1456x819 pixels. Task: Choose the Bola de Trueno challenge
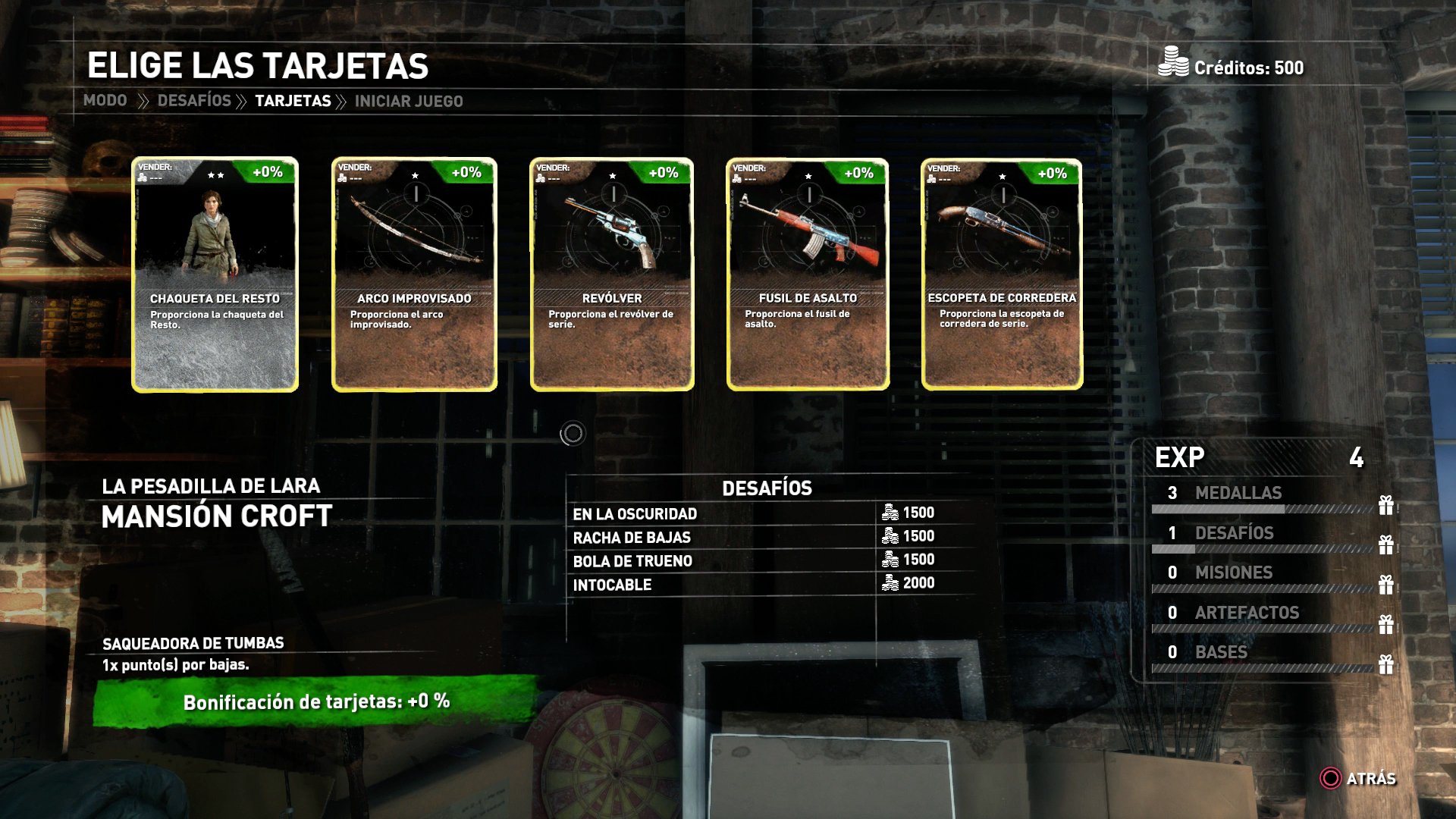click(632, 561)
